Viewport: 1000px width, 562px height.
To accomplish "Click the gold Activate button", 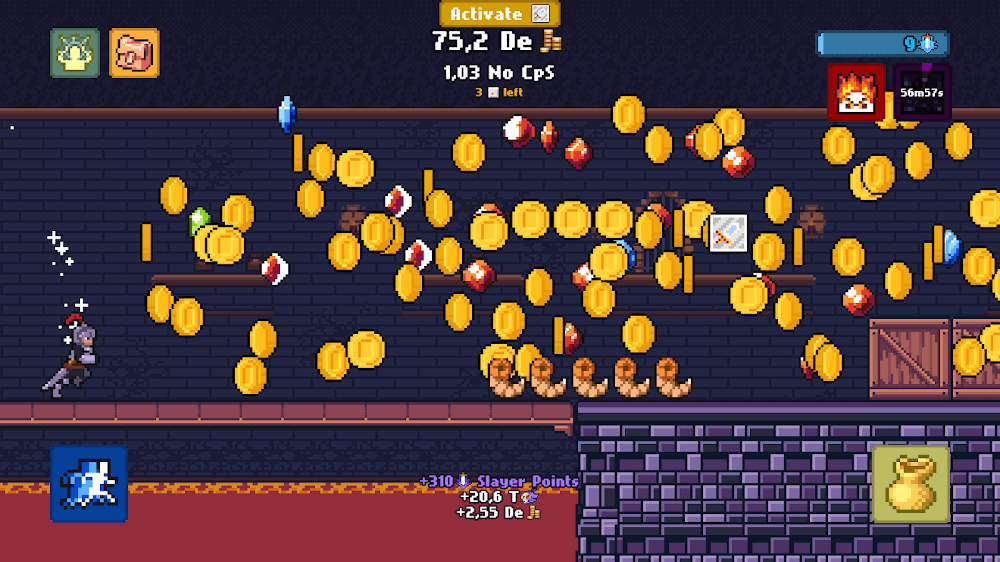I will point(499,14).
